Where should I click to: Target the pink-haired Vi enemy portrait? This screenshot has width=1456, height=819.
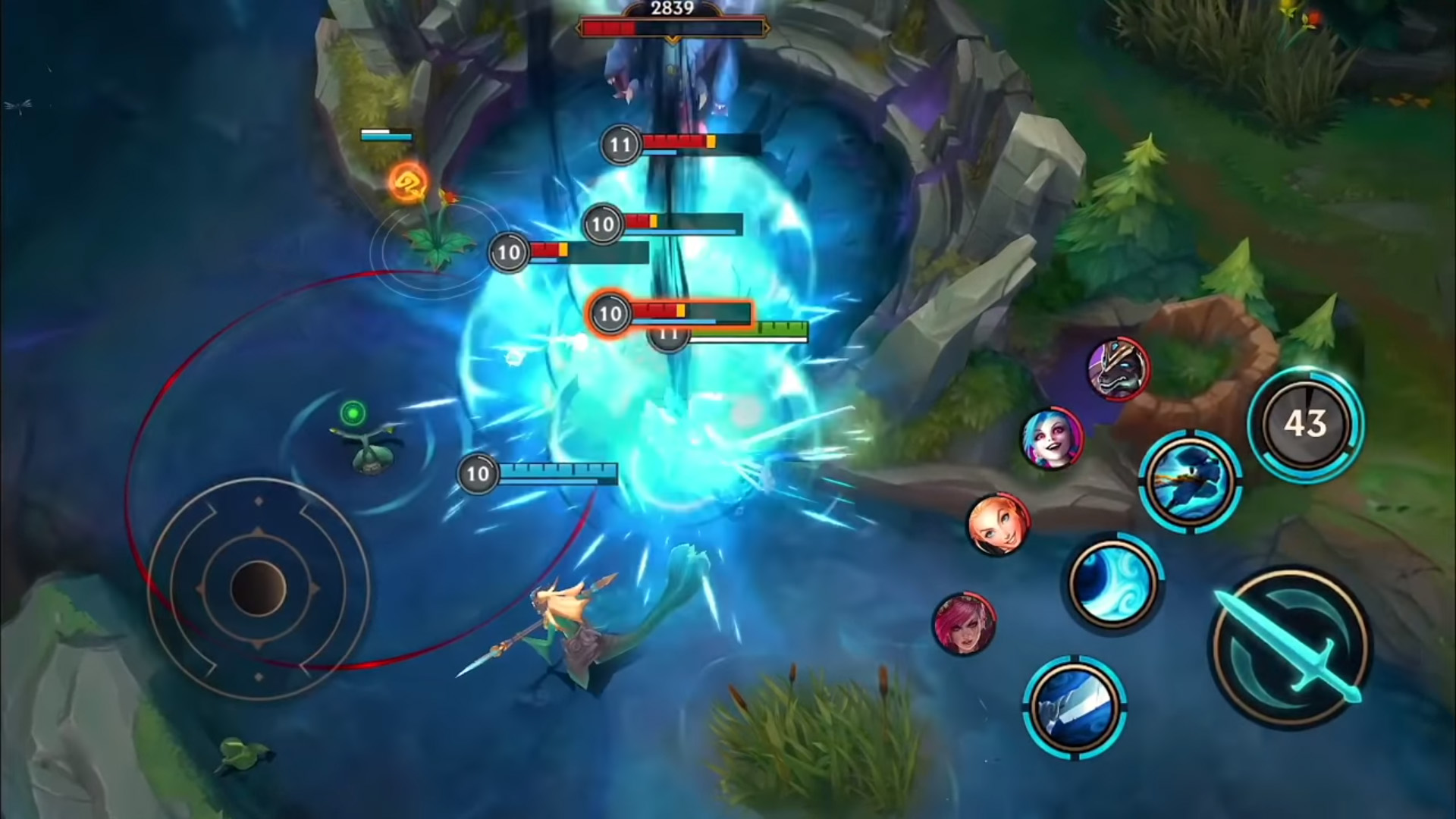(x=963, y=624)
